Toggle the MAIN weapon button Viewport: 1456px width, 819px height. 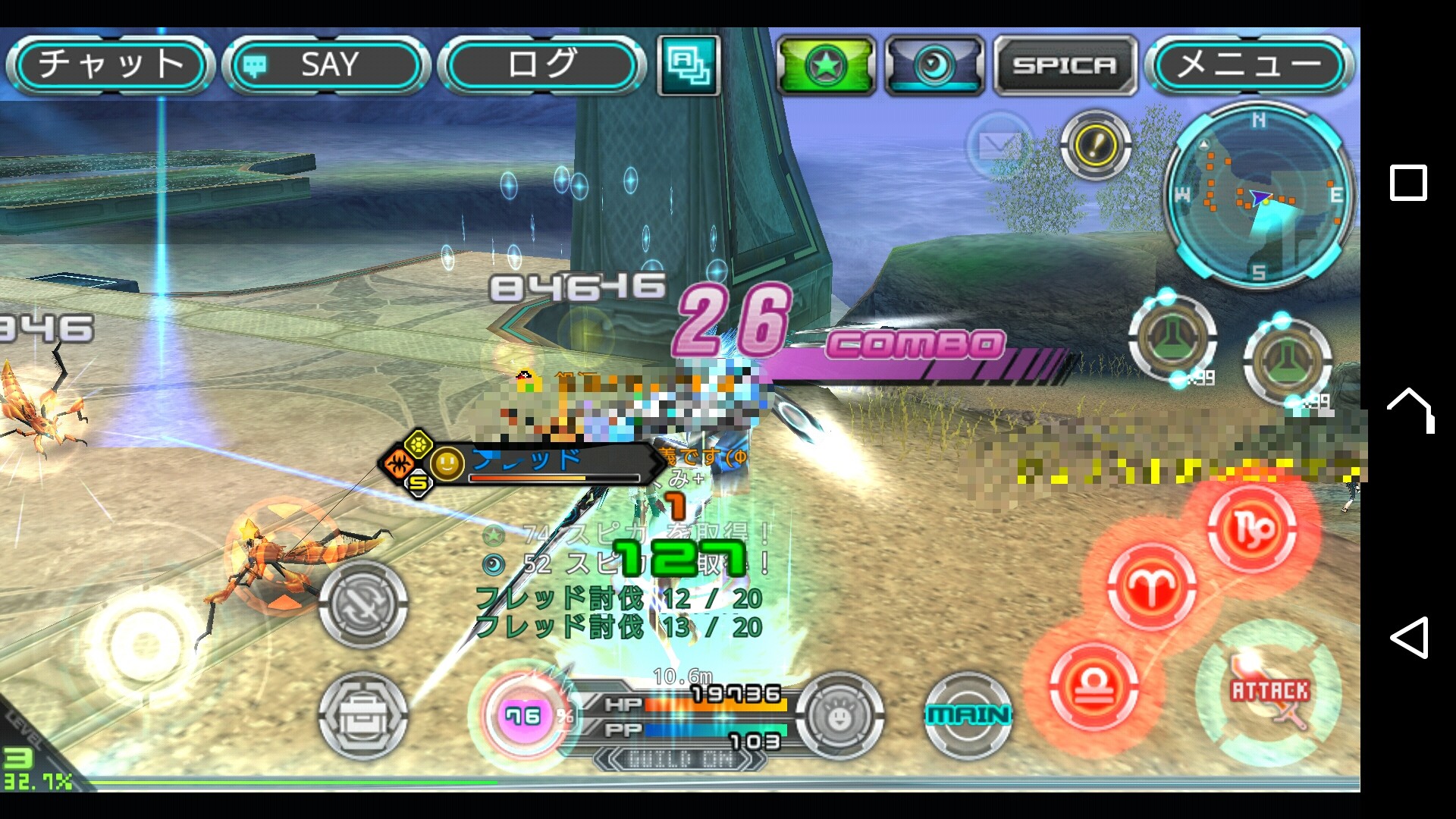[968, 714]
